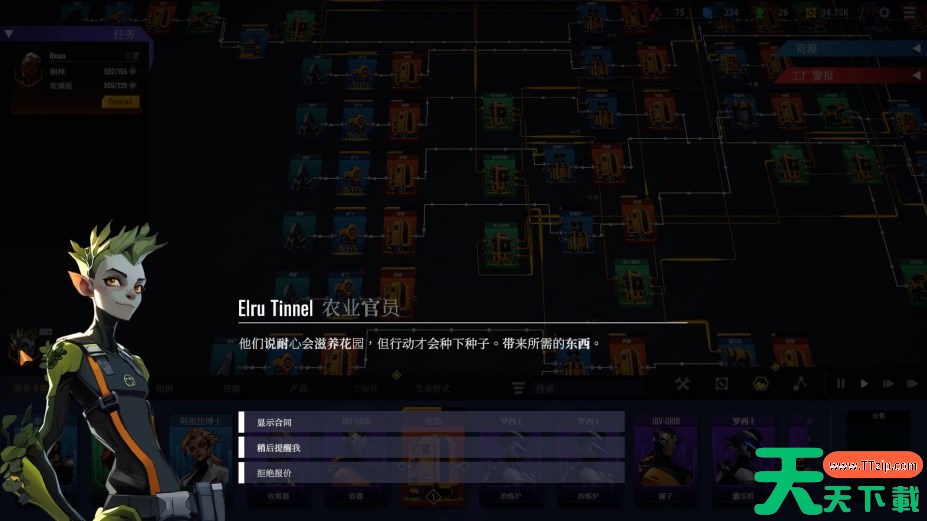Viewport: 927px width, 521px height.
Task: Click the route path toolbar icon
Action: [x=798, y=383]
